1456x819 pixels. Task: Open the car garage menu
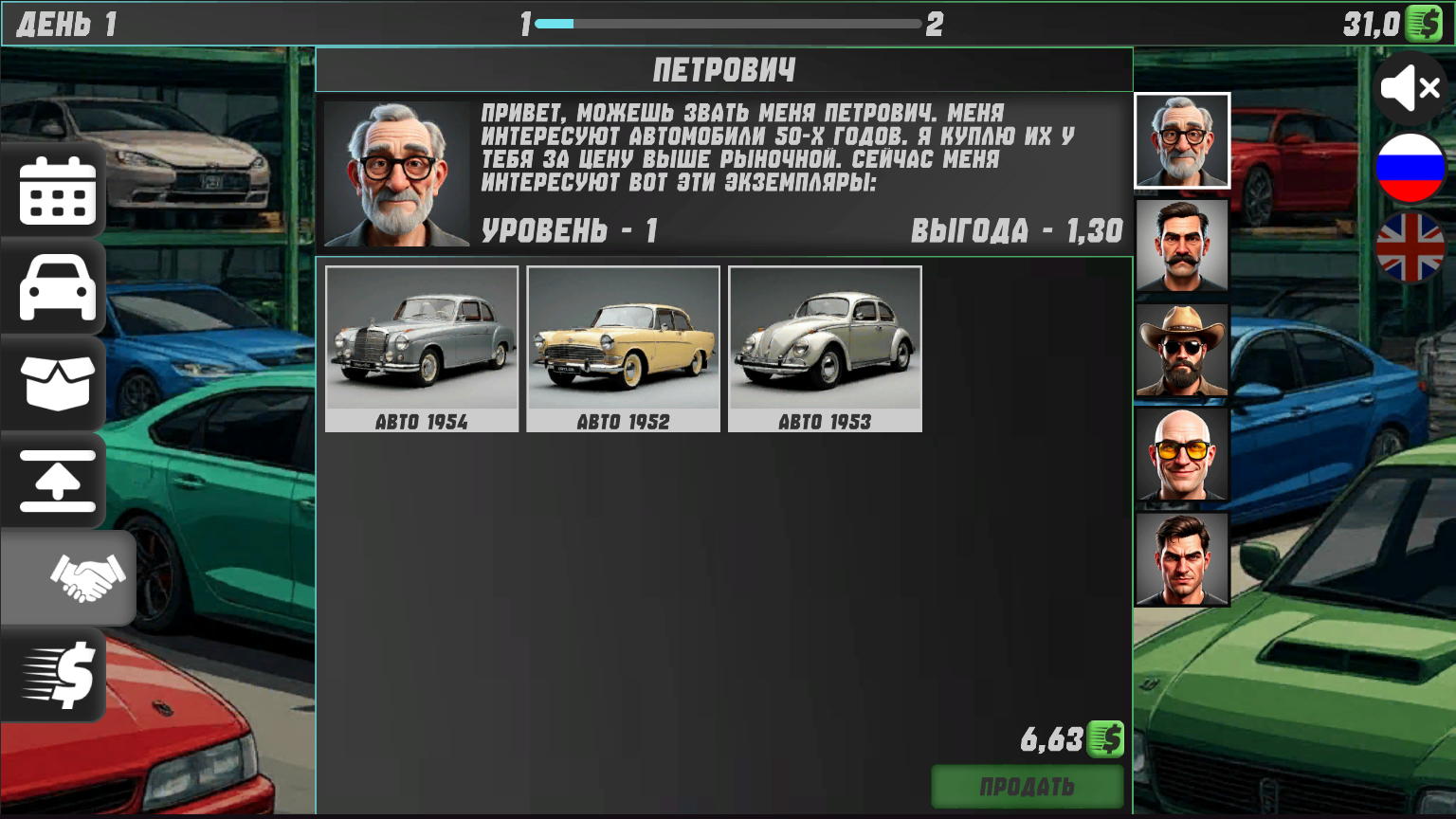(x=55, y=287)
